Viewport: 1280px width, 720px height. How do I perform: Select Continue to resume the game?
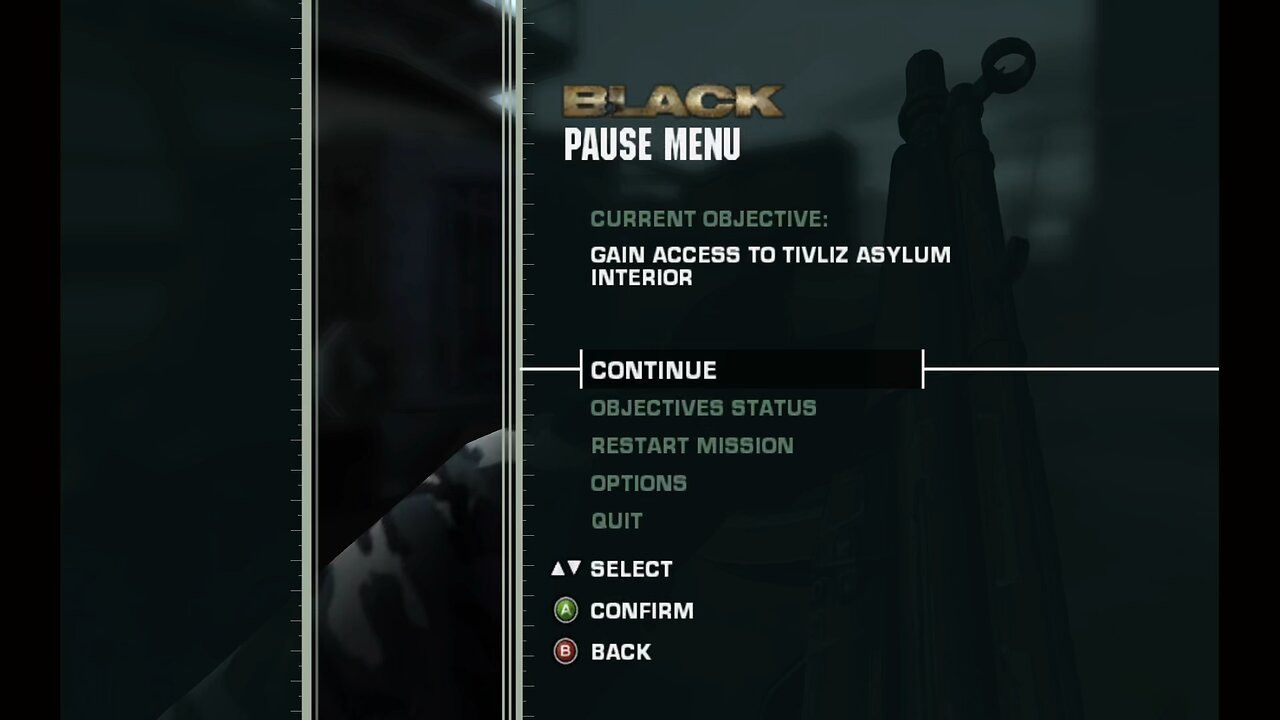tap(654, 370)
